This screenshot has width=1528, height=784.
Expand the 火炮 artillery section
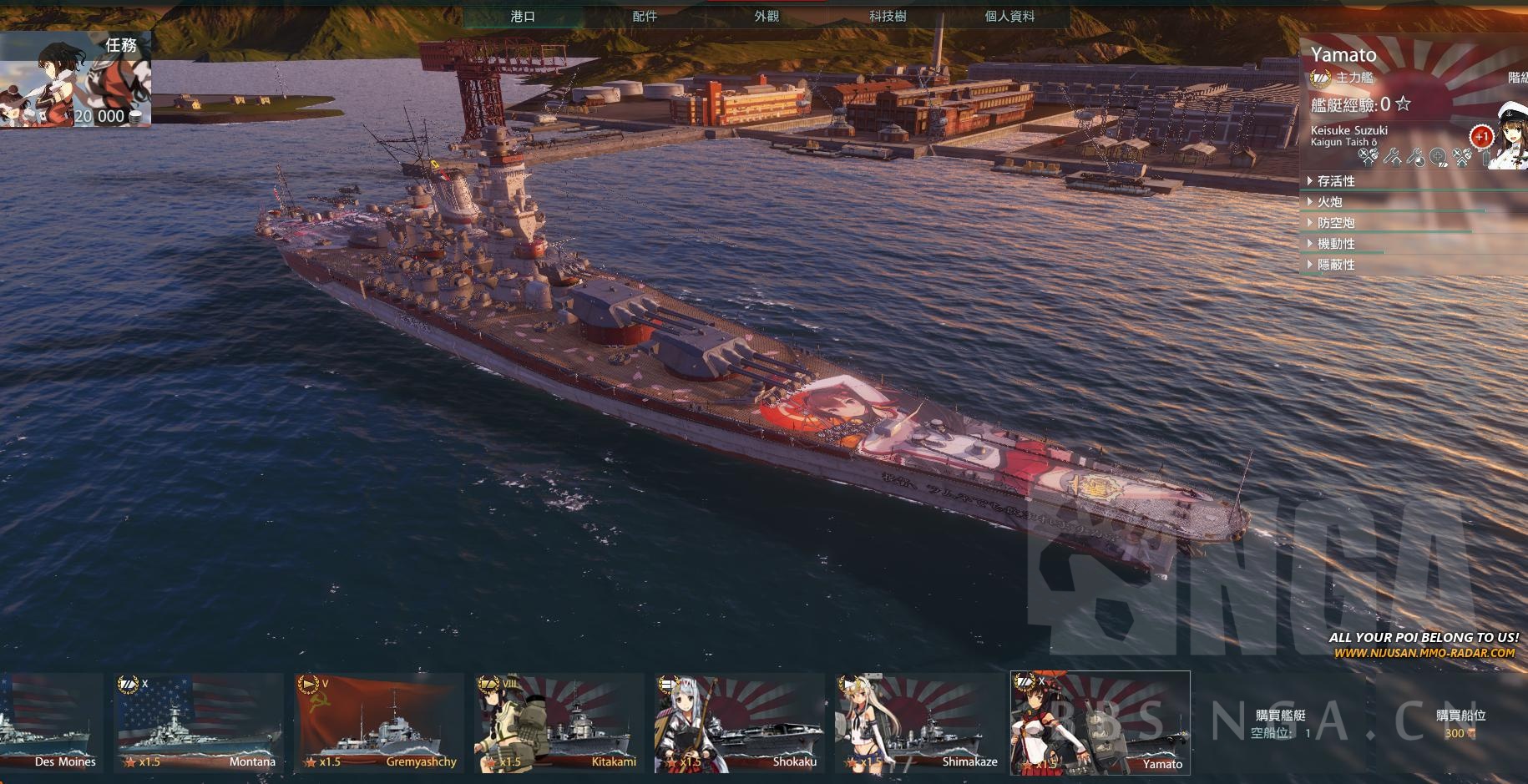(x=1330, y=202)
